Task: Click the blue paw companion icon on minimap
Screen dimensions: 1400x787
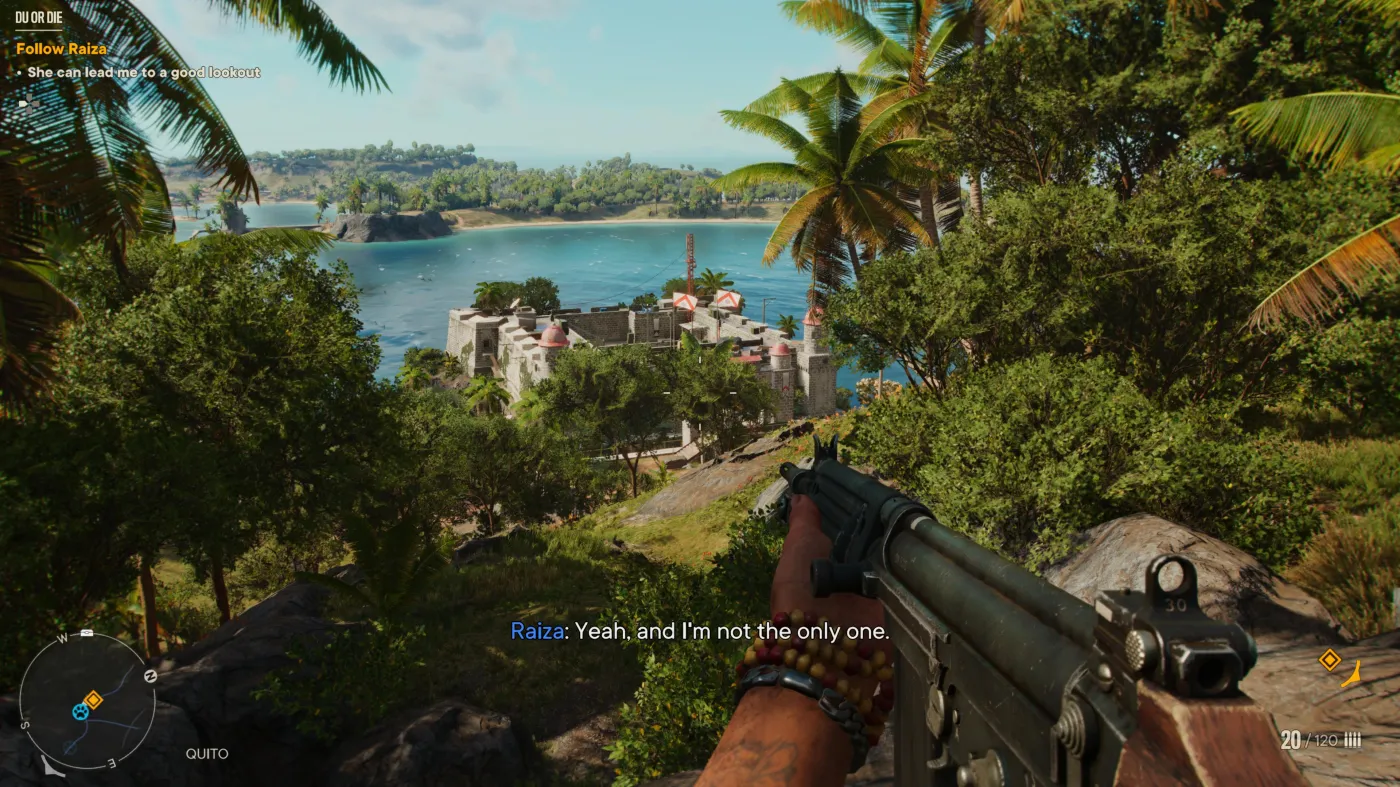Action: (x=81, y=712)
